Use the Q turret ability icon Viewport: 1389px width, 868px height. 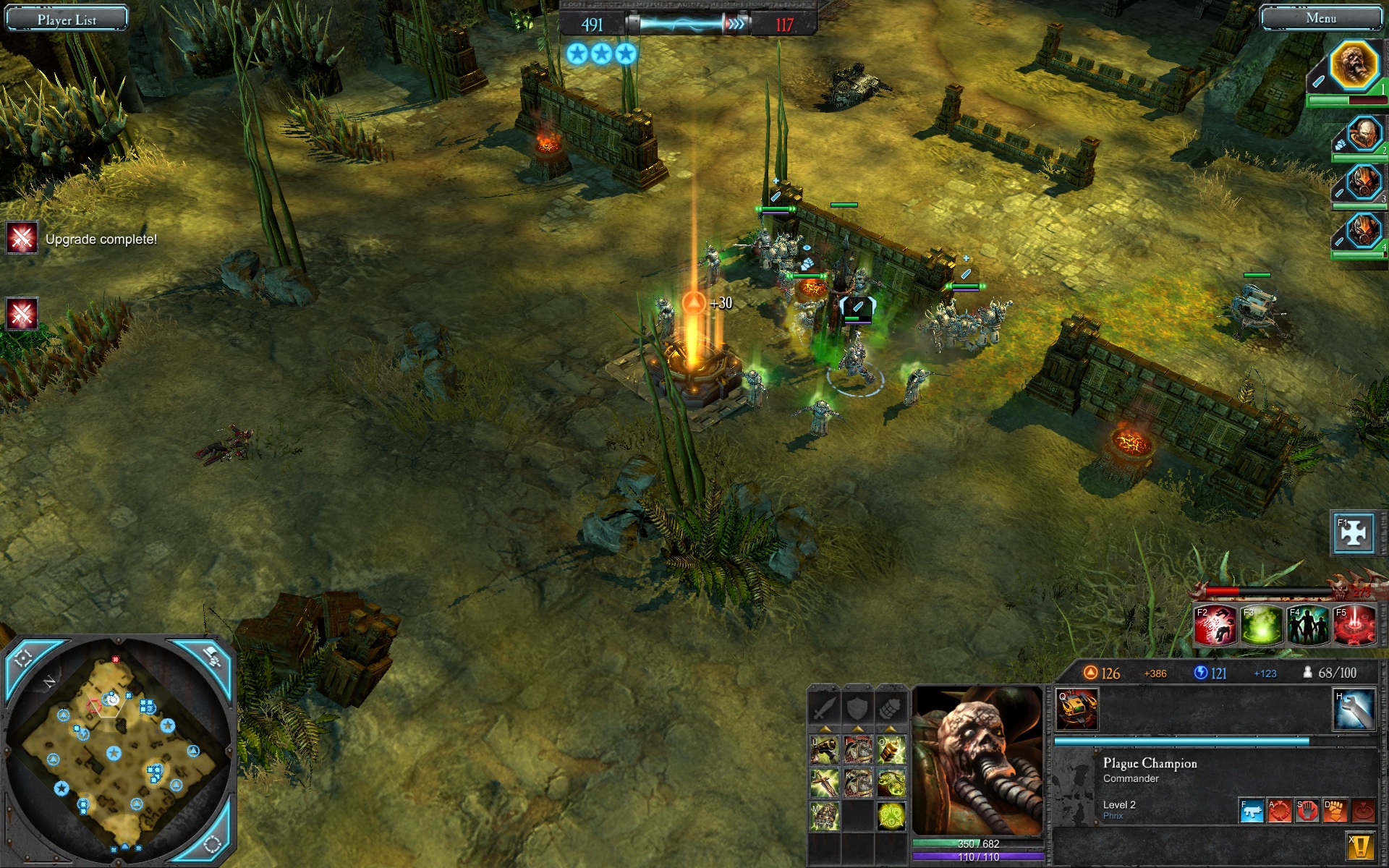1077,710
